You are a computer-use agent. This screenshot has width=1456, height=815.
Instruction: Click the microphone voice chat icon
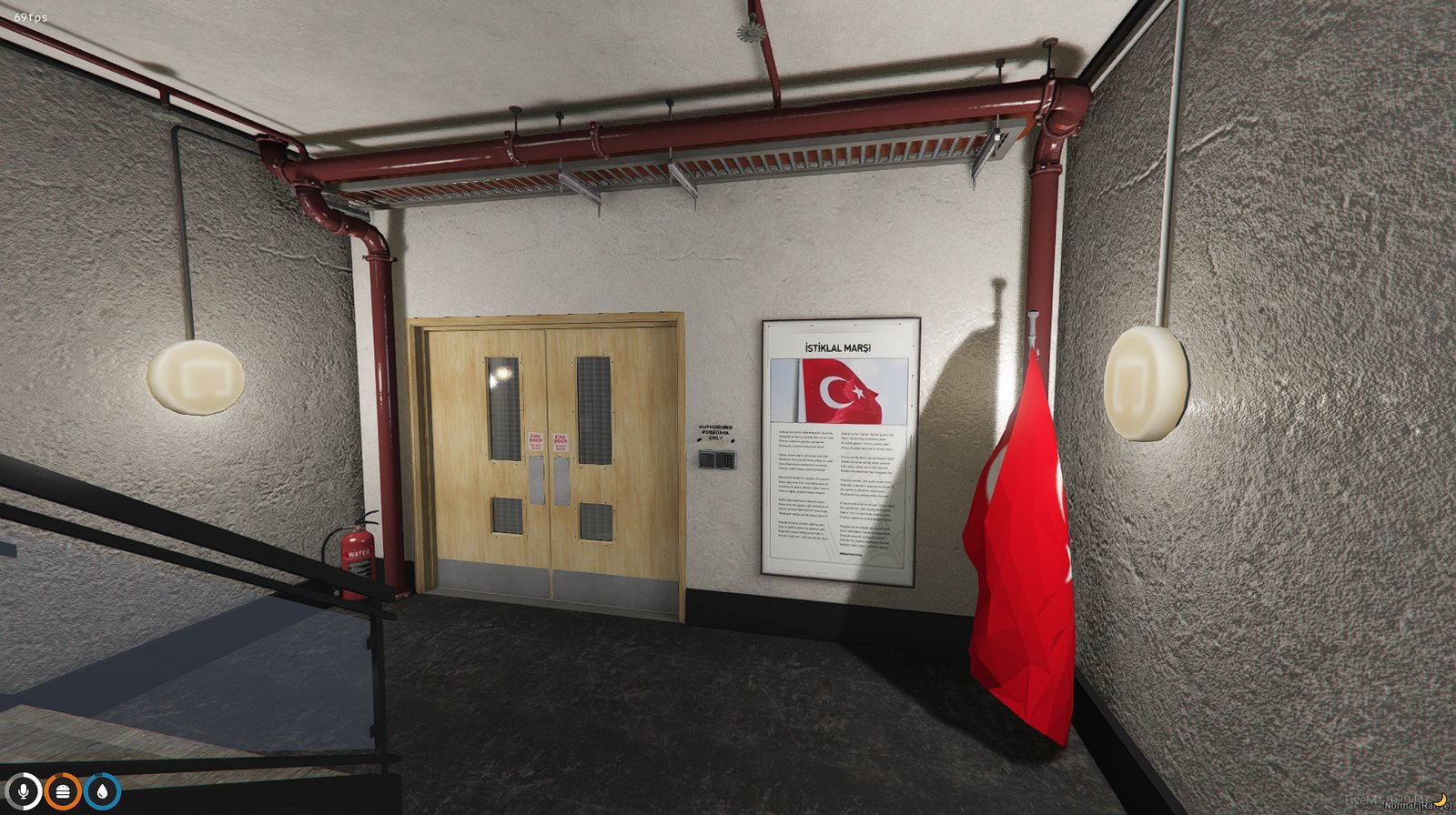pos(23,790)
